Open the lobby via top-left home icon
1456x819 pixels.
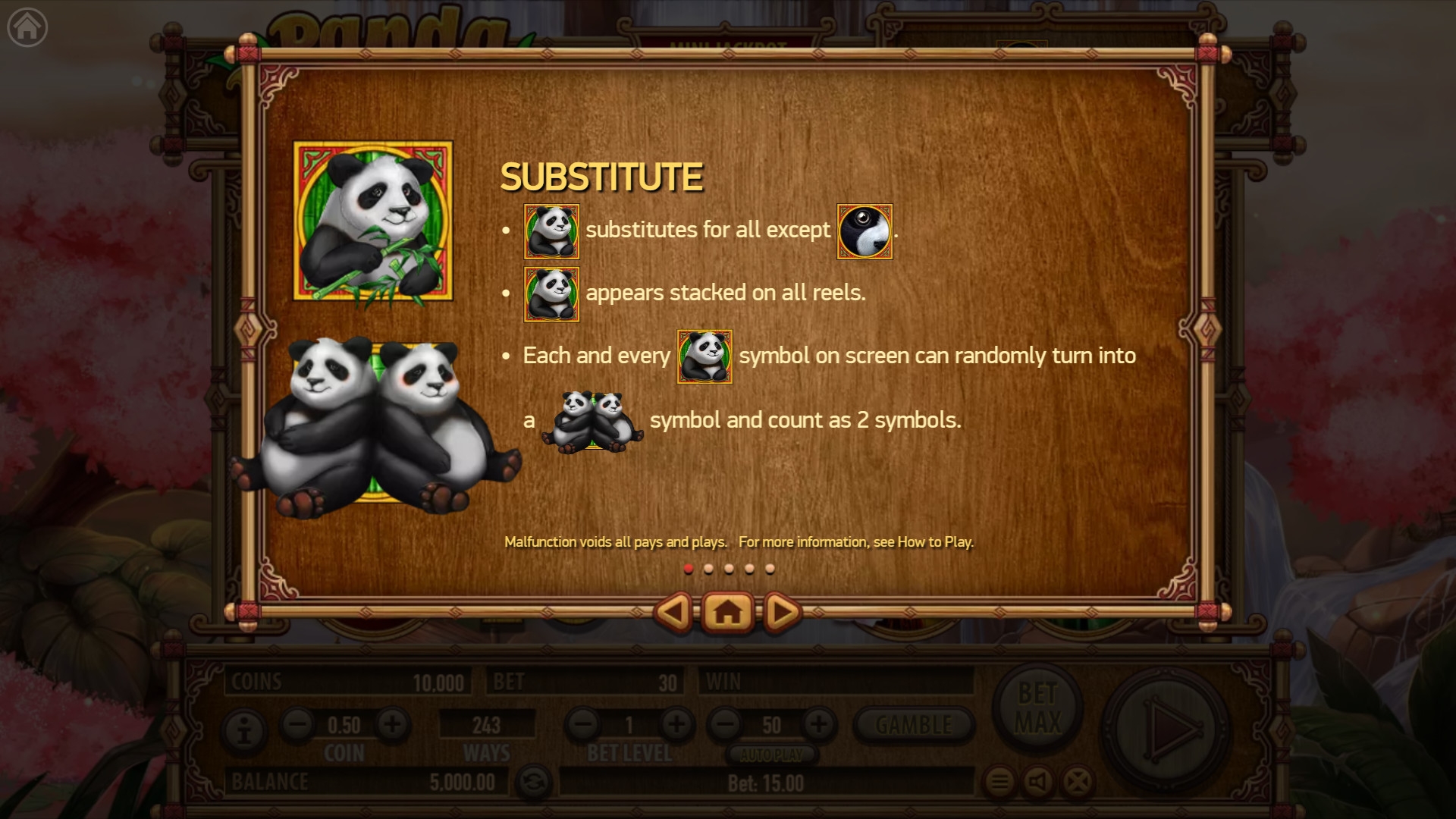pos(27,27)
